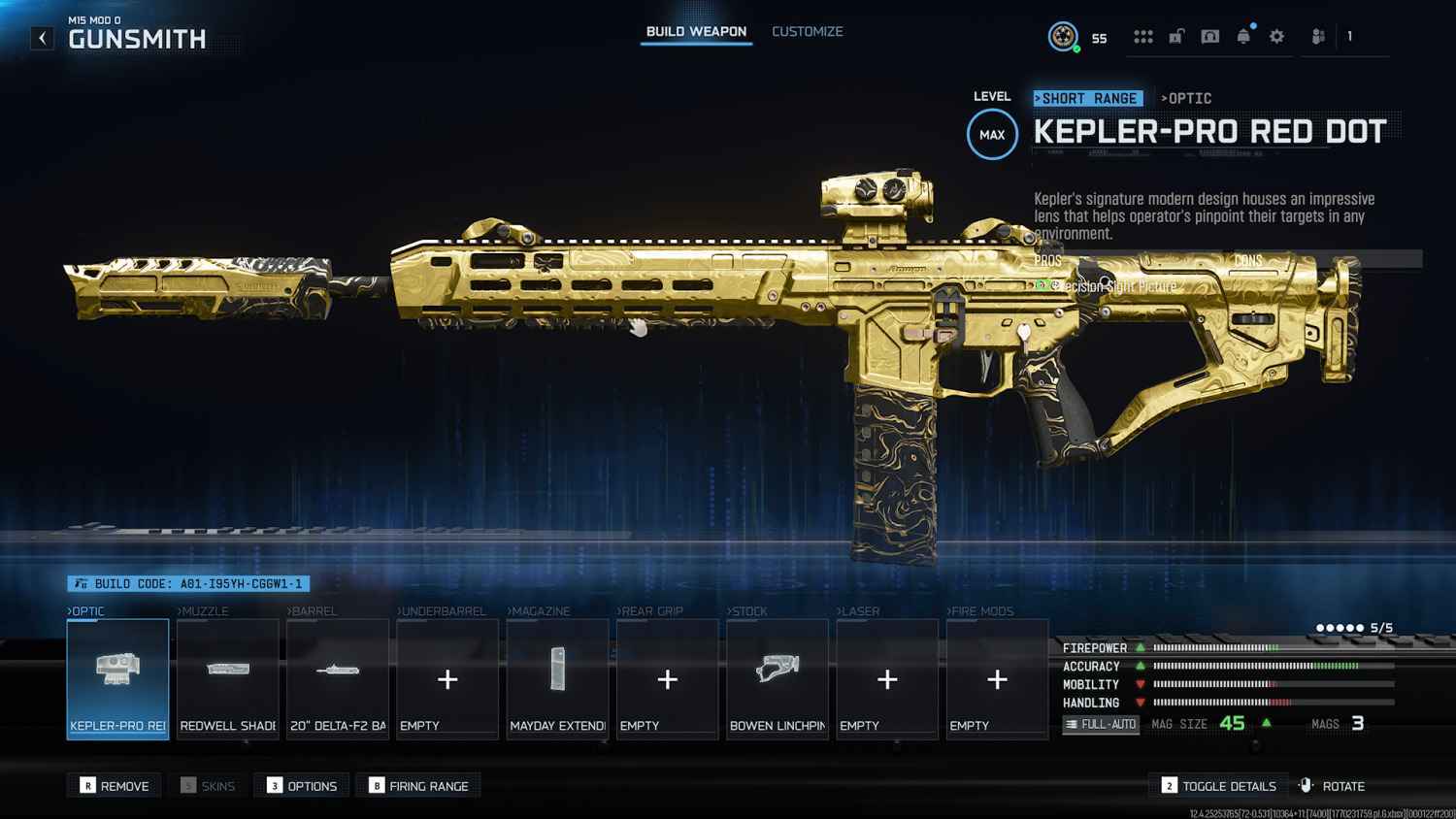1456x819 pixels.
Task: Click the build code clipboard icon
Action: [80, 583]
